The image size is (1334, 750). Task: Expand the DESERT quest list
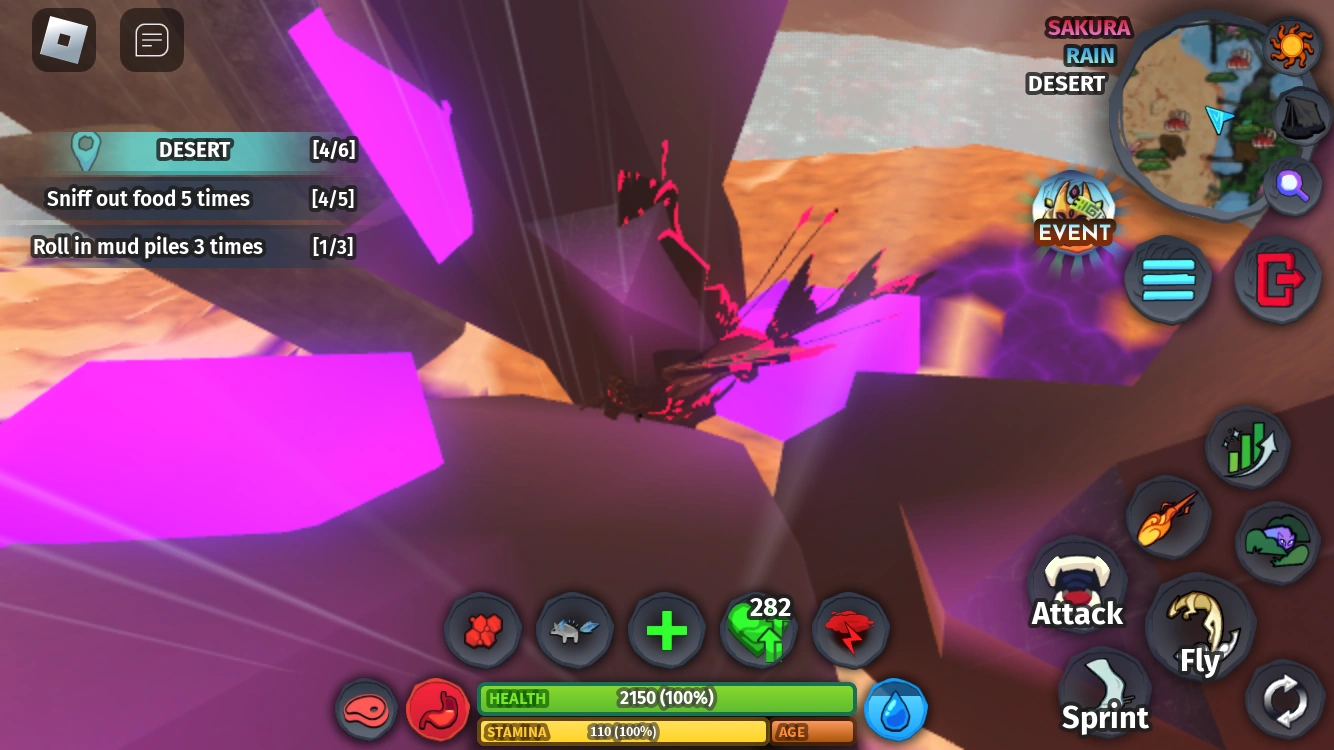195,150
